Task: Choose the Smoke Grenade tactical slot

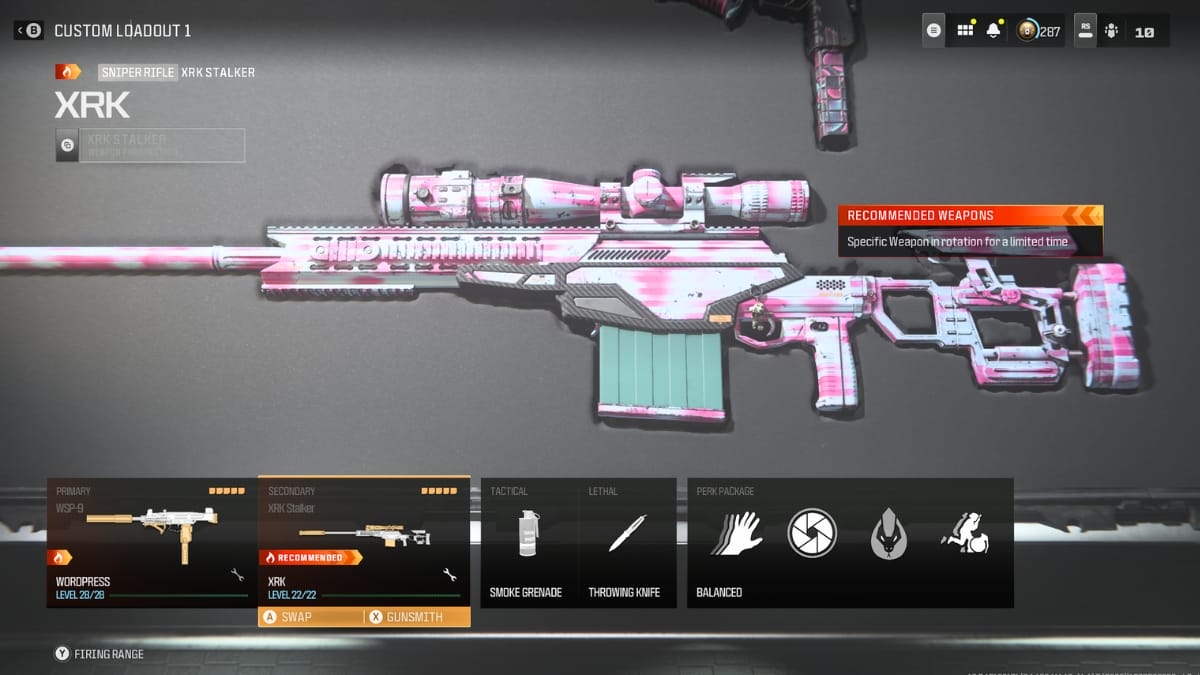Action: click(x=526, y=542)
